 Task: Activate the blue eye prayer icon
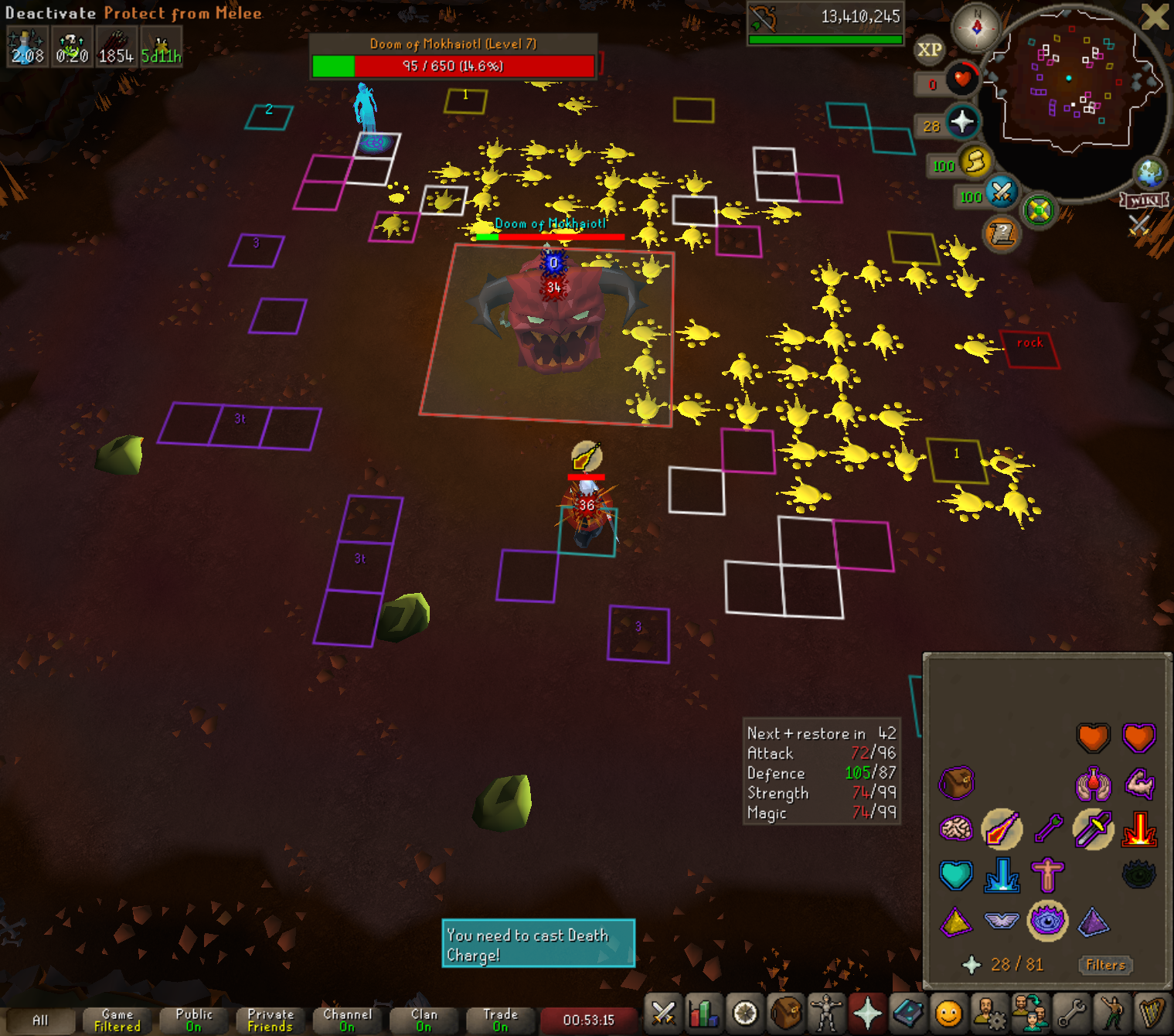point(1047,921)
